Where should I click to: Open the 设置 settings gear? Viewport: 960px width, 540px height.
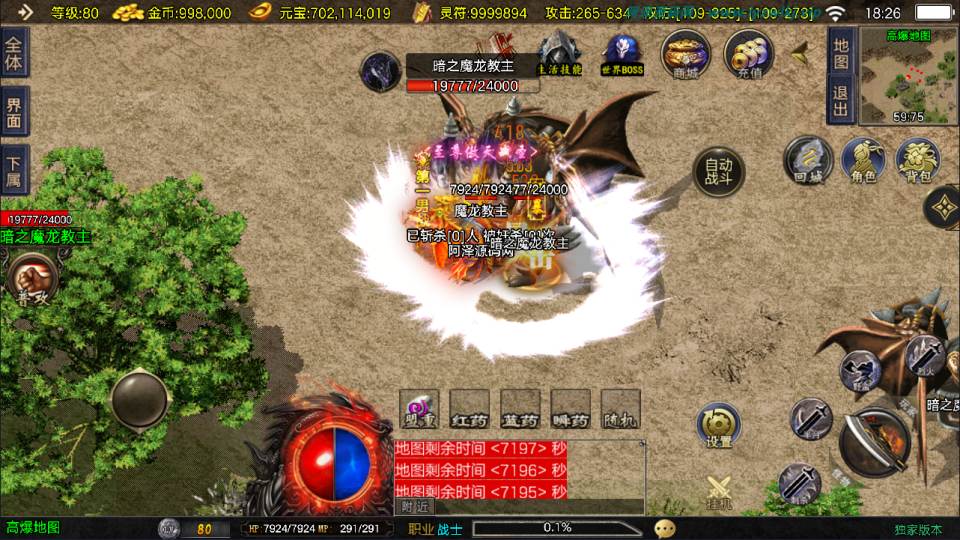click(x=718, y=424)
